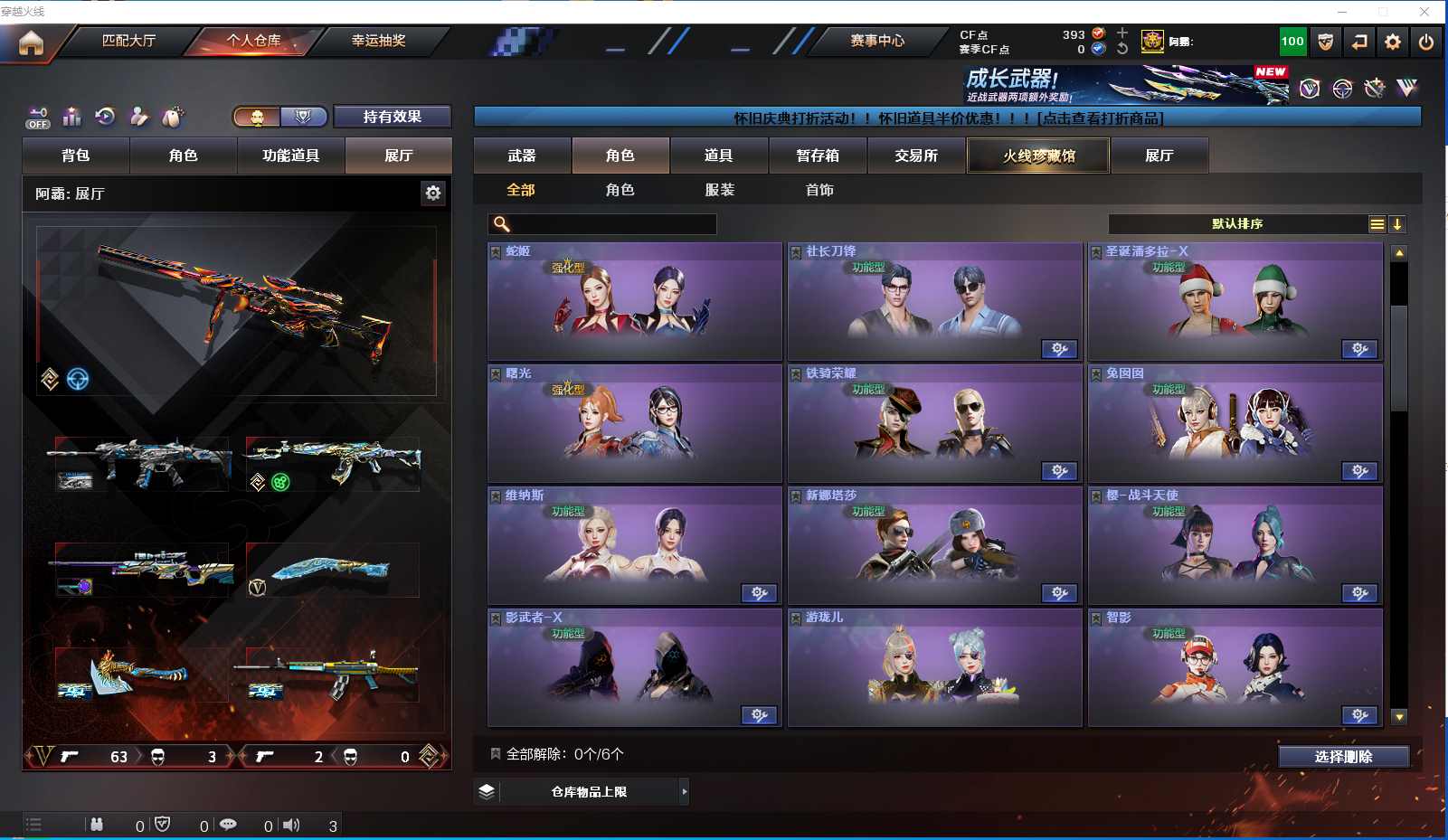
Task: Choose the 游珑儿 character card
Action: 934,667
